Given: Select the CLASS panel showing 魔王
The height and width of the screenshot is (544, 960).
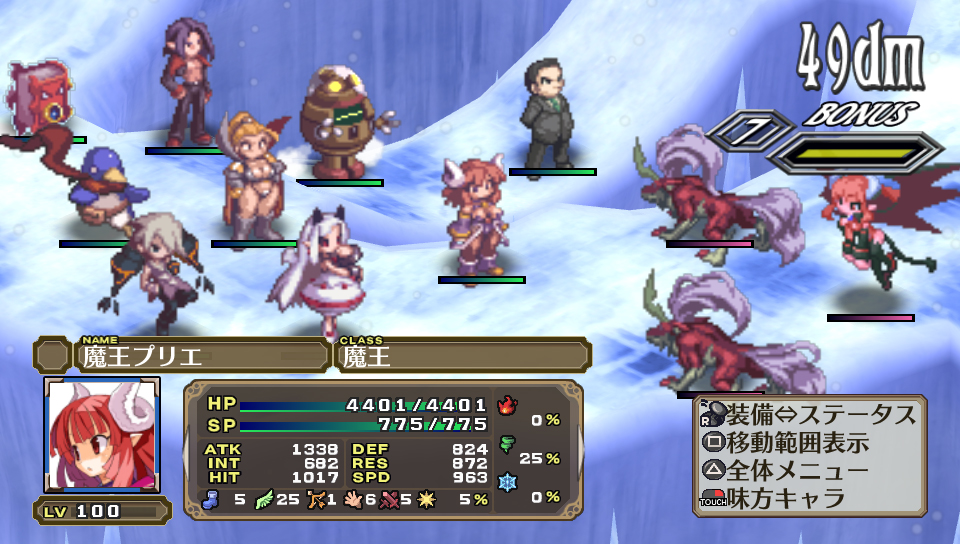Looking at the screenshot, I should (x=462, y=355).
